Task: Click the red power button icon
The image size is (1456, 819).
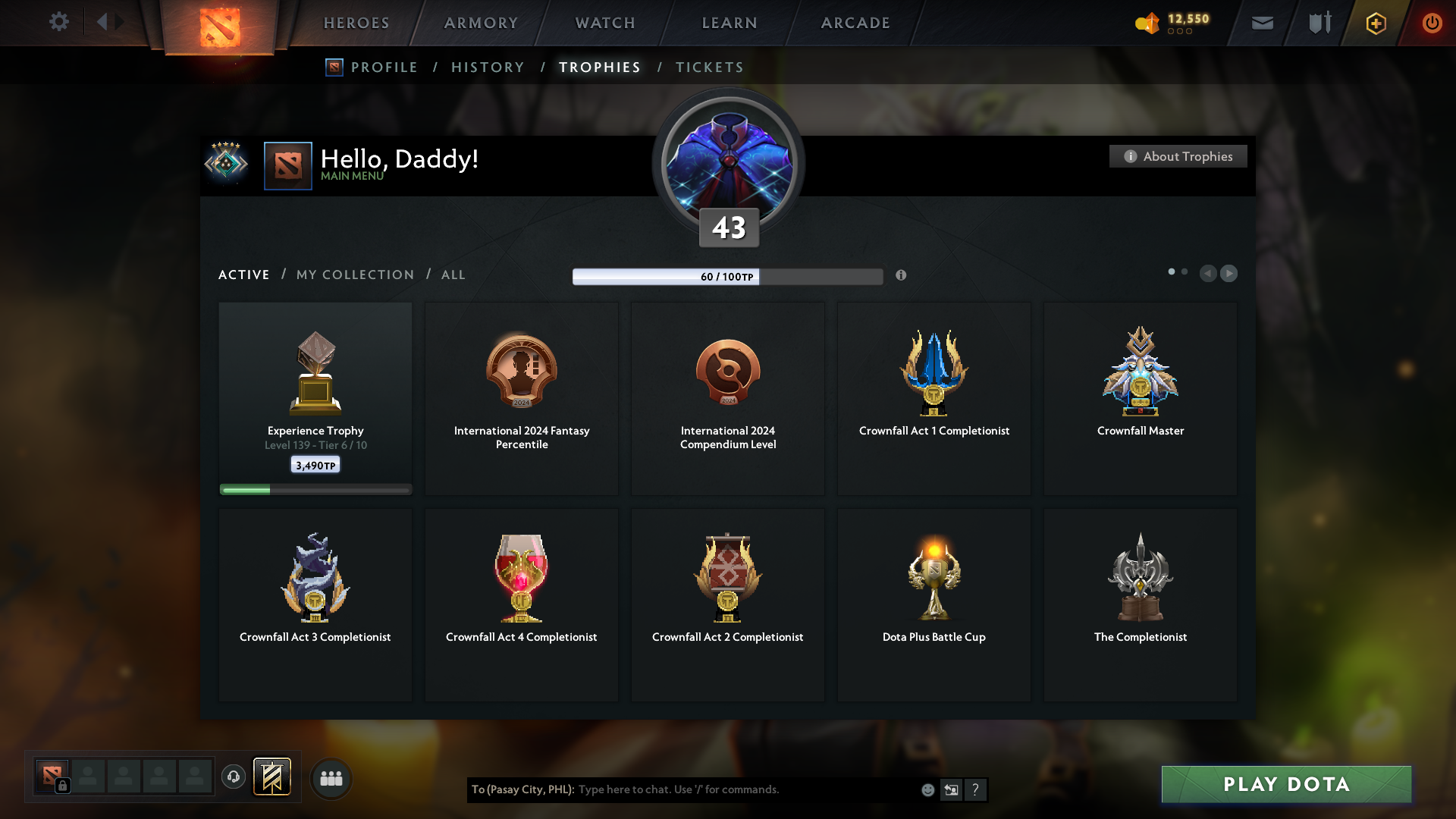Action: [x=1432, y=23]
